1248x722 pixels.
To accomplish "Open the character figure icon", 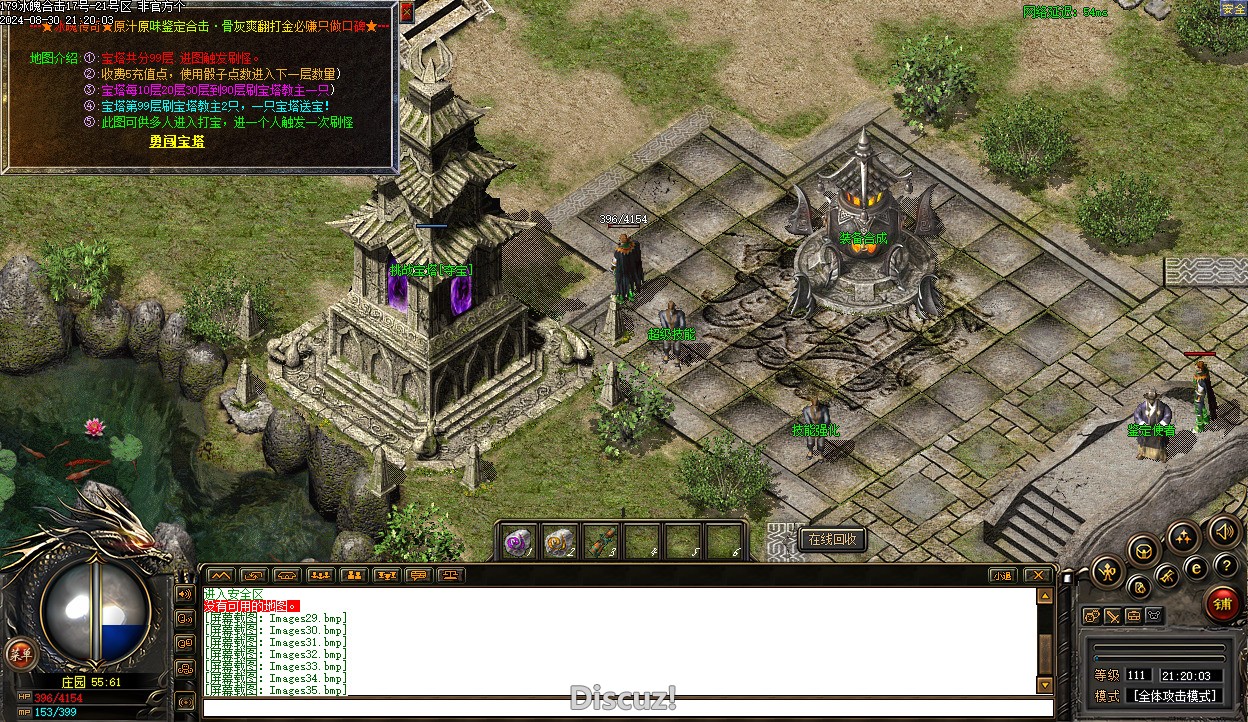I will pos(1107,572).
